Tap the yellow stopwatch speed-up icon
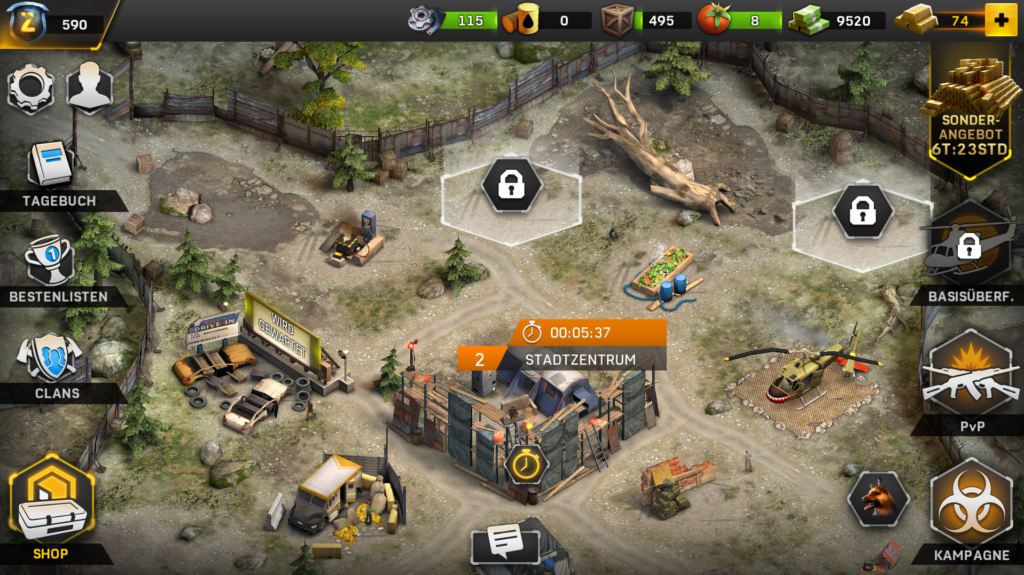Image resolution: width=1024 pixels, height=575 pixels. (525, 464)
